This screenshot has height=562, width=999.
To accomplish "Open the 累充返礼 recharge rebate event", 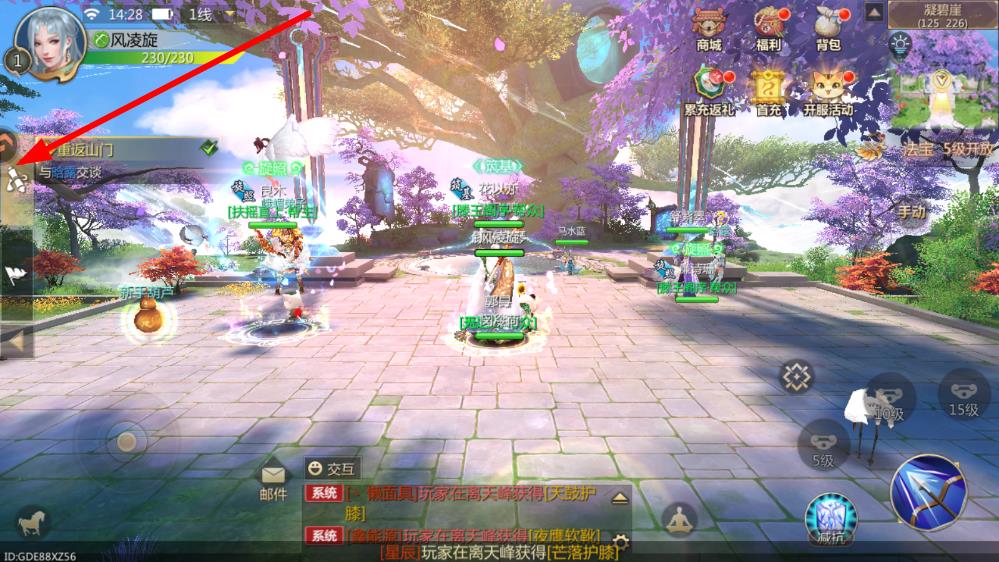I will (709, 87).
